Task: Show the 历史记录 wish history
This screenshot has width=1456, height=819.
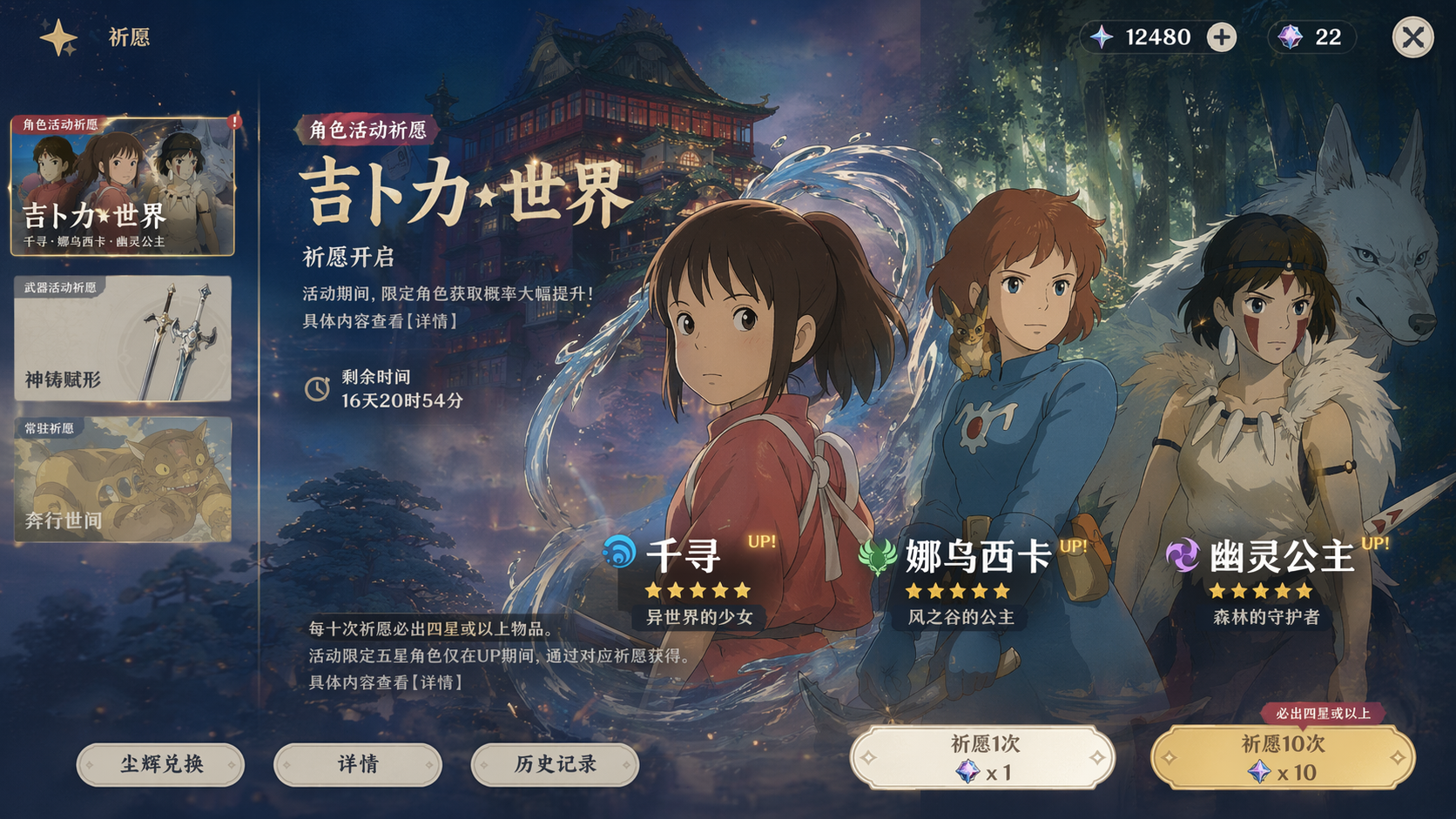Action: (x=555, y=765)
